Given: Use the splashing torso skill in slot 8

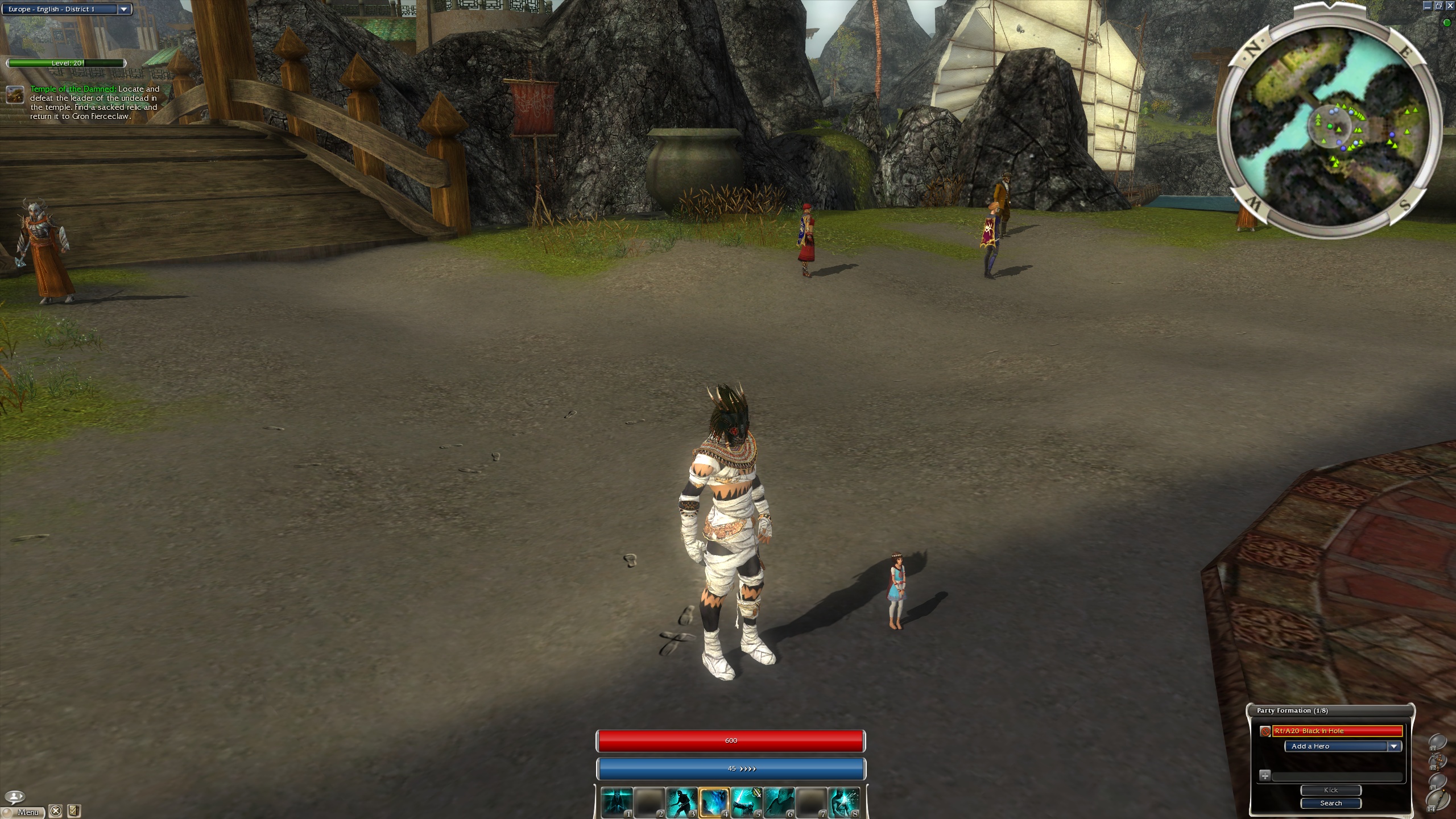Looking at the screenshot, I should [843, 802].
